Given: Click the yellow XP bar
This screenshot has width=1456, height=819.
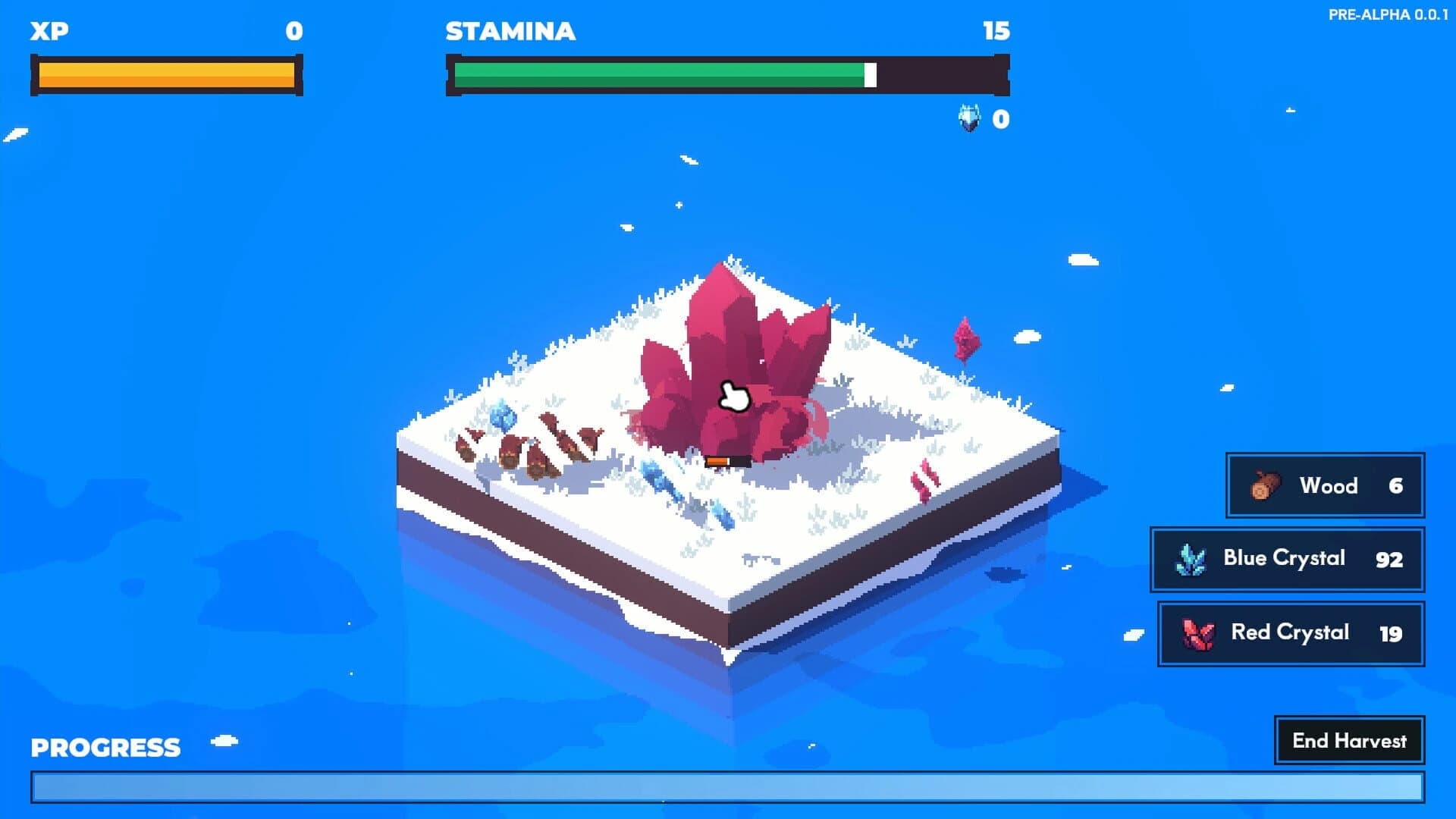Looking at the screenshot, I should 165,74.
